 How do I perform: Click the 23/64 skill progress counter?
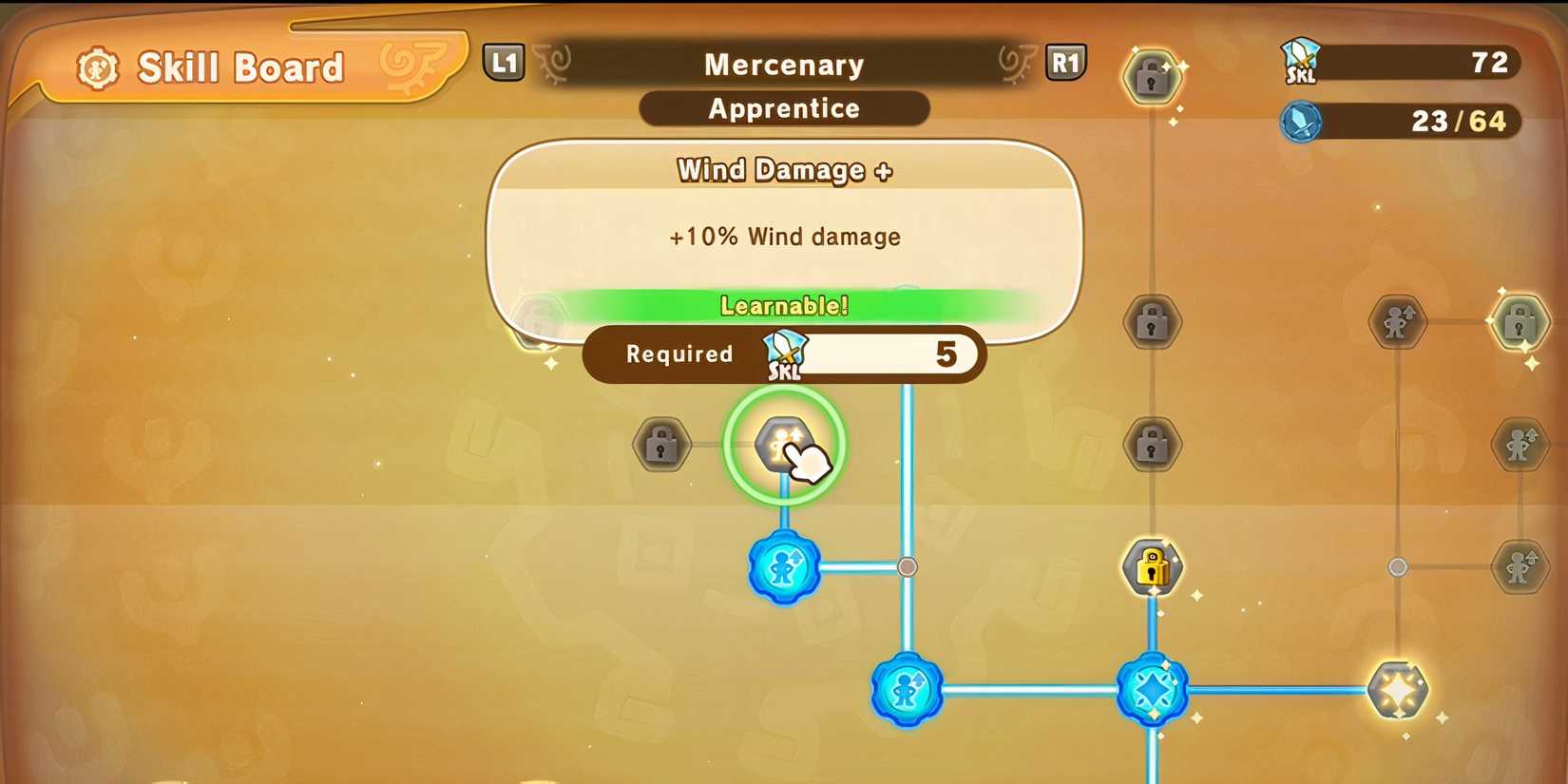(x=1446, y=123)
